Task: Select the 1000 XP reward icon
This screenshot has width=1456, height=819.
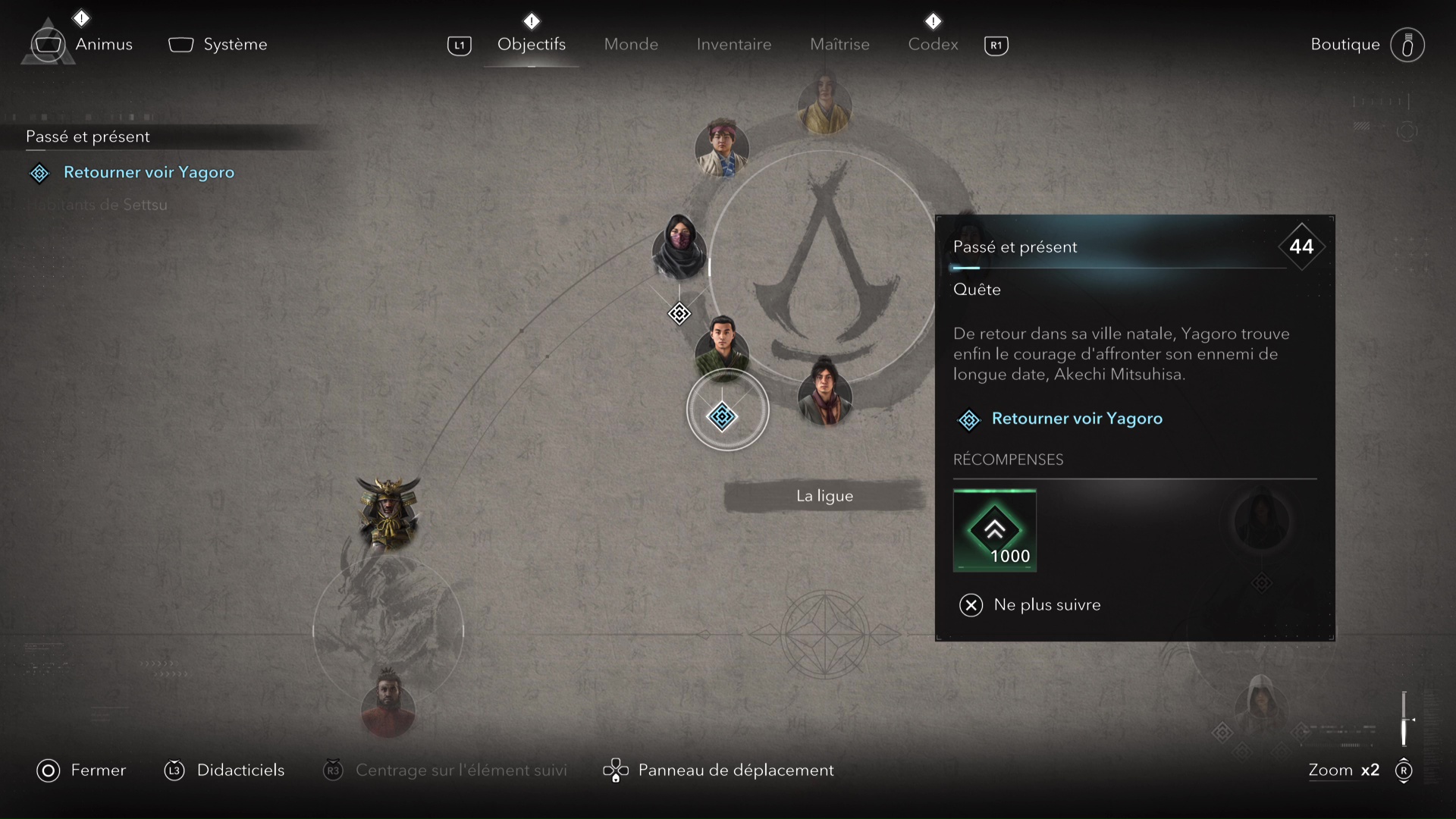Action: (996, 530)
